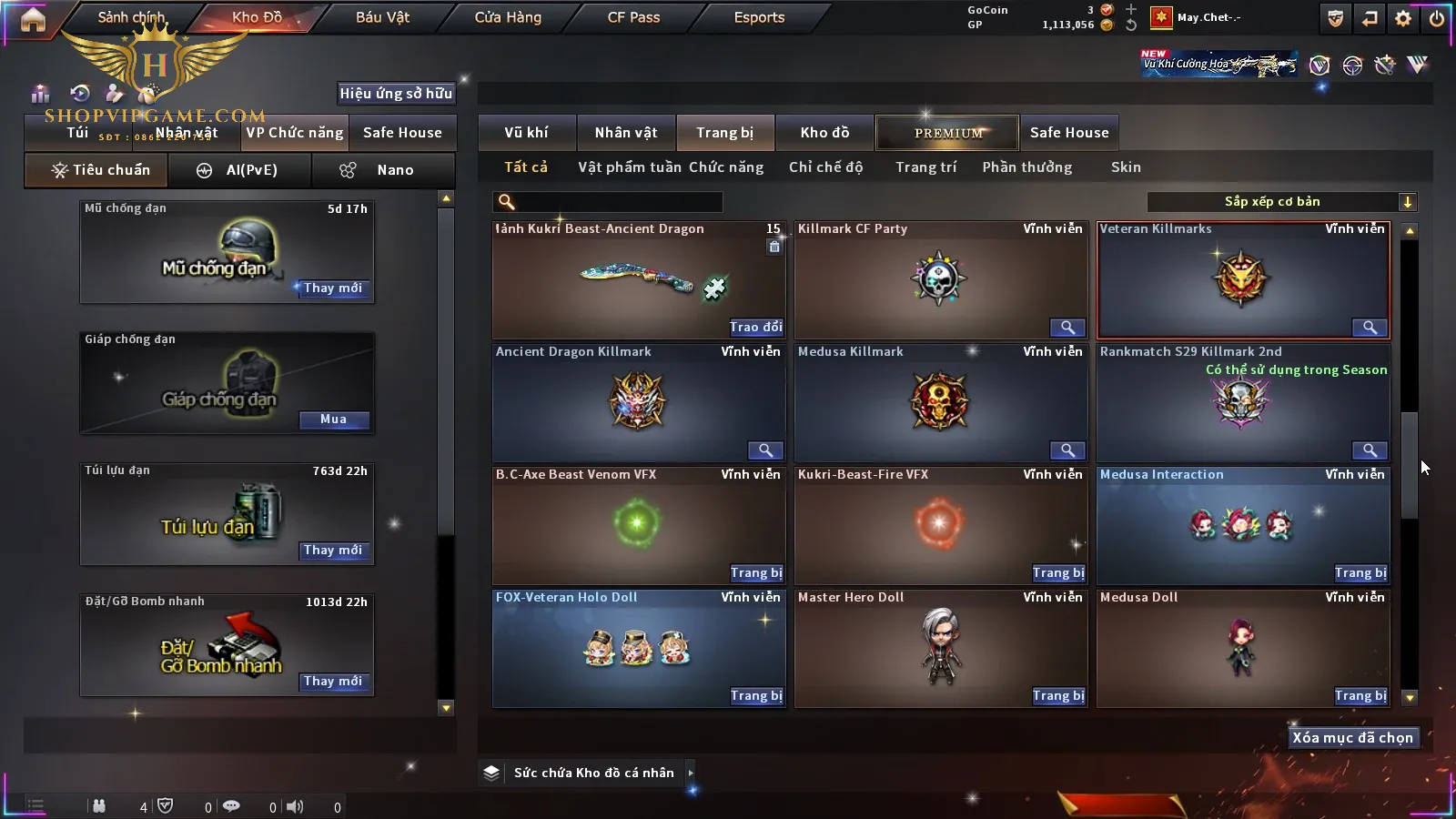Equip the Medusa Doll with Trang bị
Image resolution: width=1456 pixels, height=819 pixels.
click(x=1360, y=696)
